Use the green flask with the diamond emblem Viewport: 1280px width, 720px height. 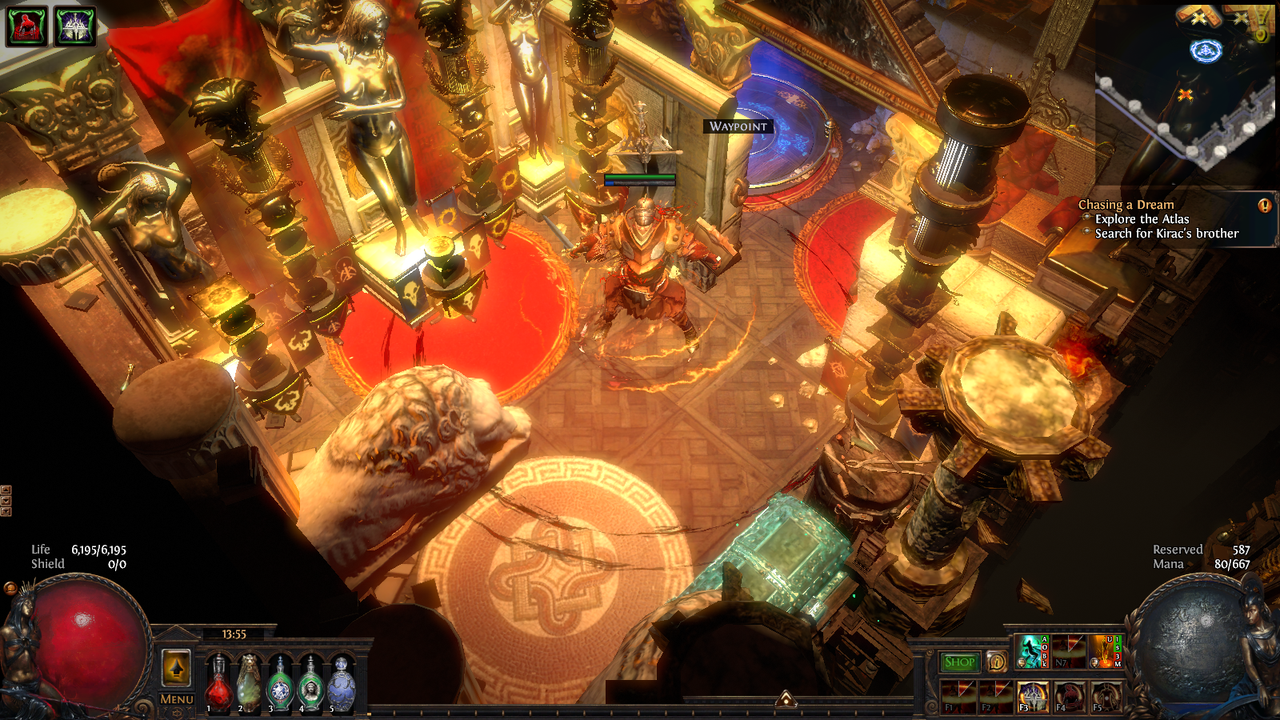click(x=280, y=686)
